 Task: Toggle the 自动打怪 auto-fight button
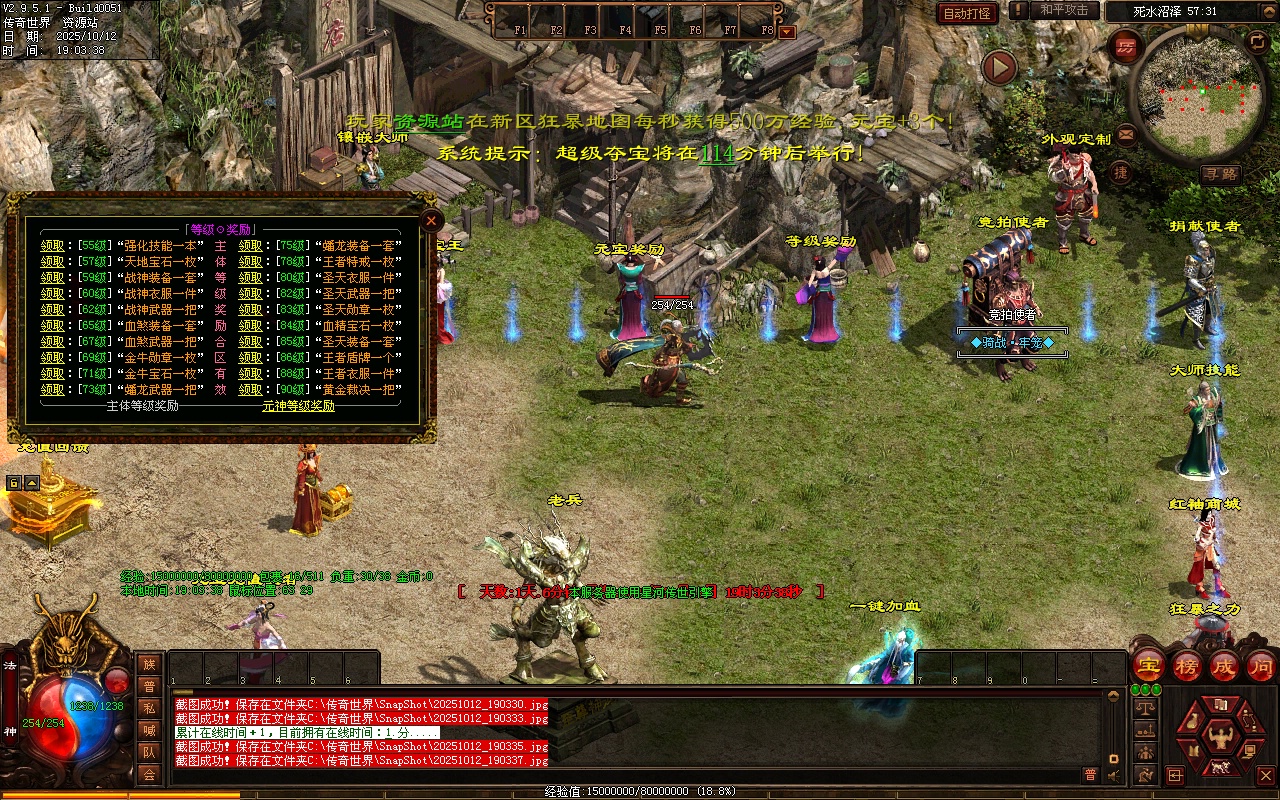[x=967, y=13]
